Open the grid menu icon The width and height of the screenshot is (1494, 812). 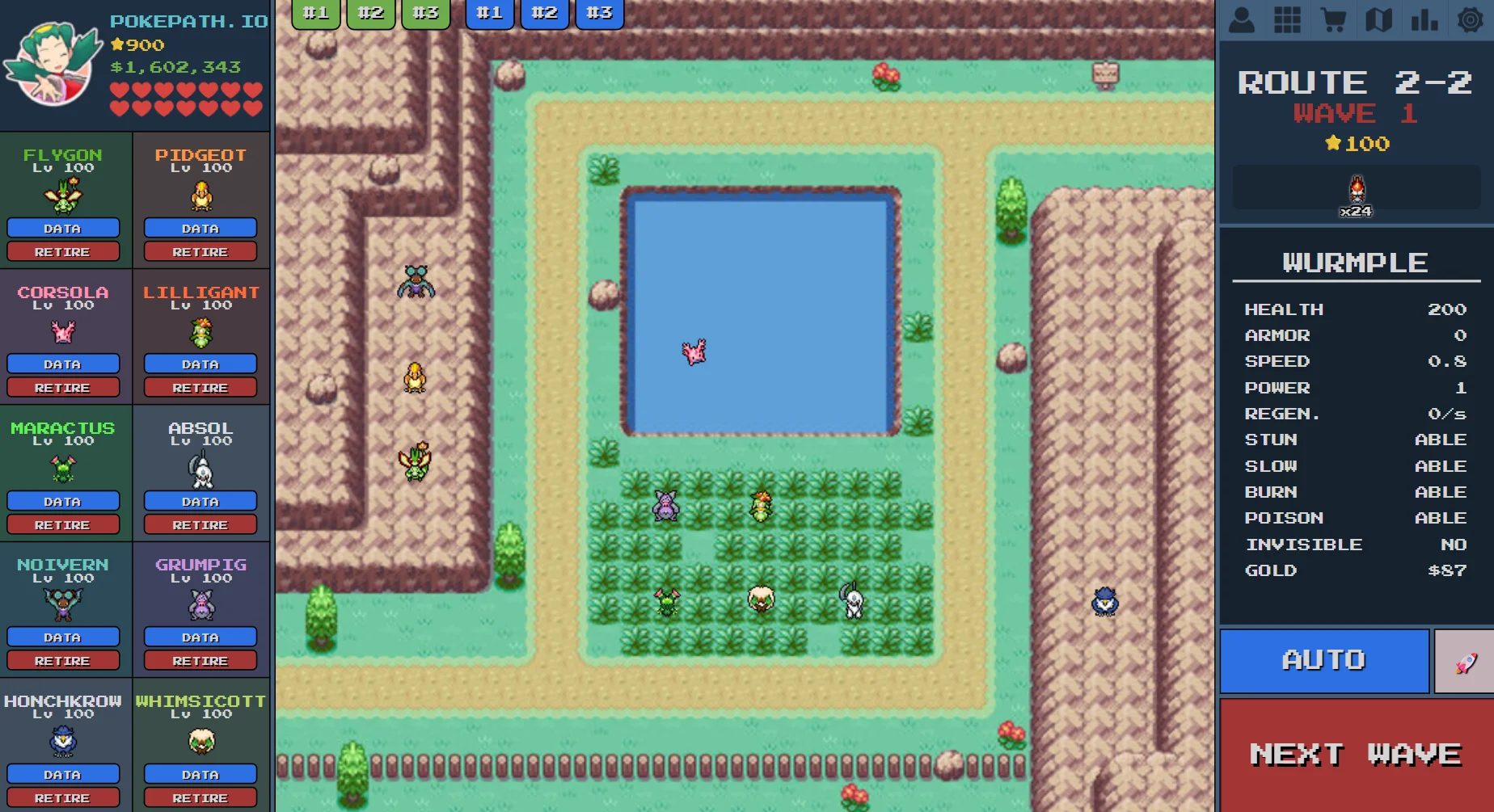[x=1287, y=19]
